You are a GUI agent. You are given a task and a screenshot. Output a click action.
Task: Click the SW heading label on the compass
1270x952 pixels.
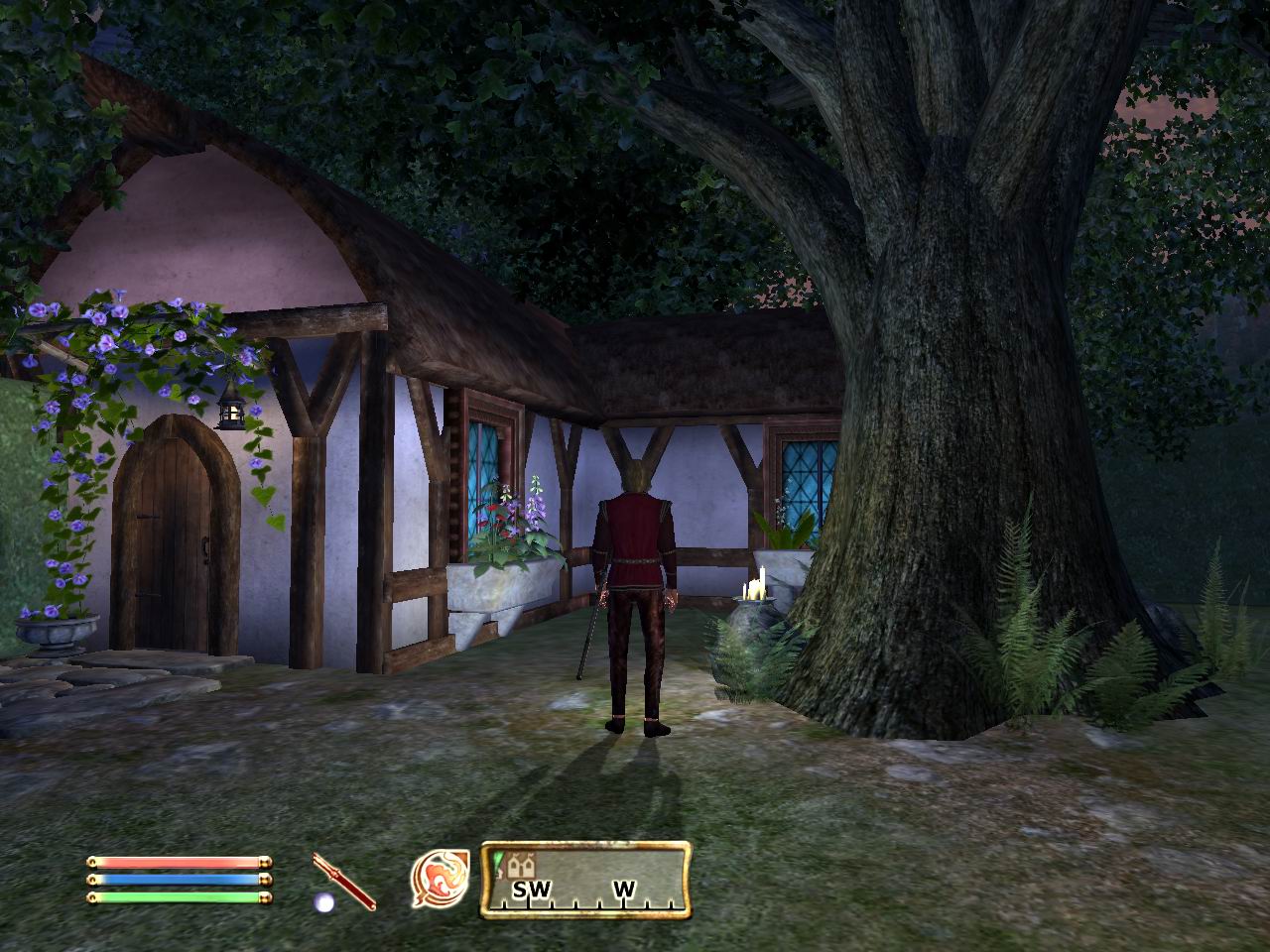click(532, 889)
